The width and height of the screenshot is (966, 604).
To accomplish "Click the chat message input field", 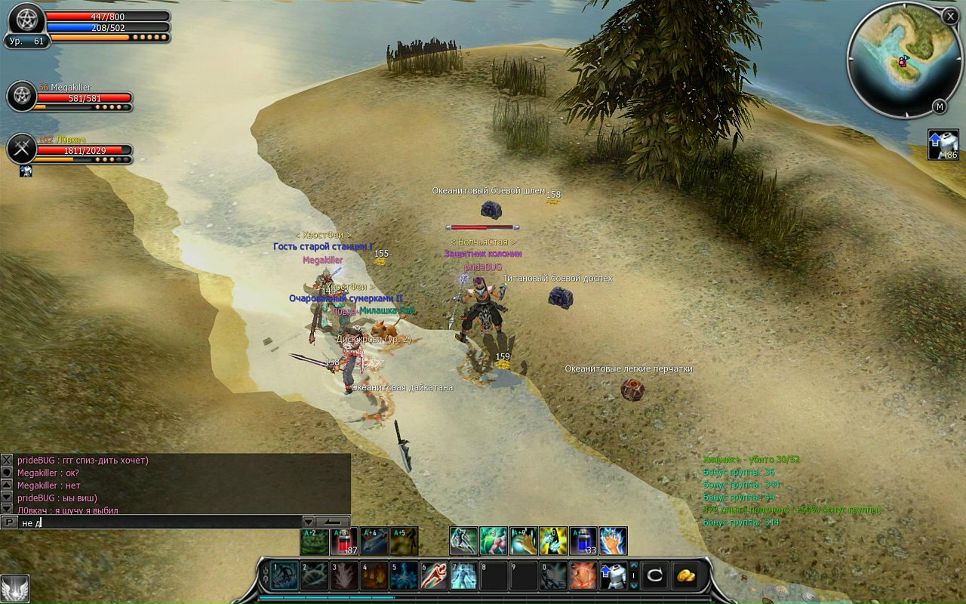I will pos(160,522).
